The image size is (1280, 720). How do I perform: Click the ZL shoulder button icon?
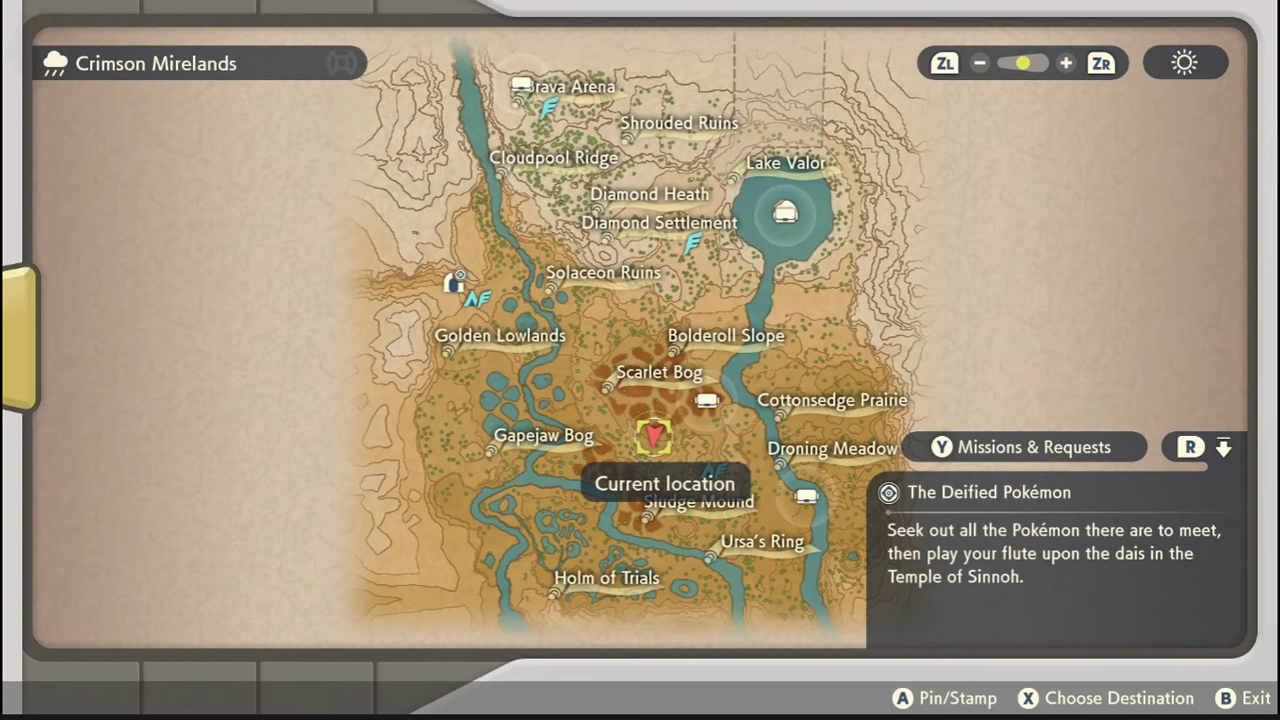[x=944, y=63]
